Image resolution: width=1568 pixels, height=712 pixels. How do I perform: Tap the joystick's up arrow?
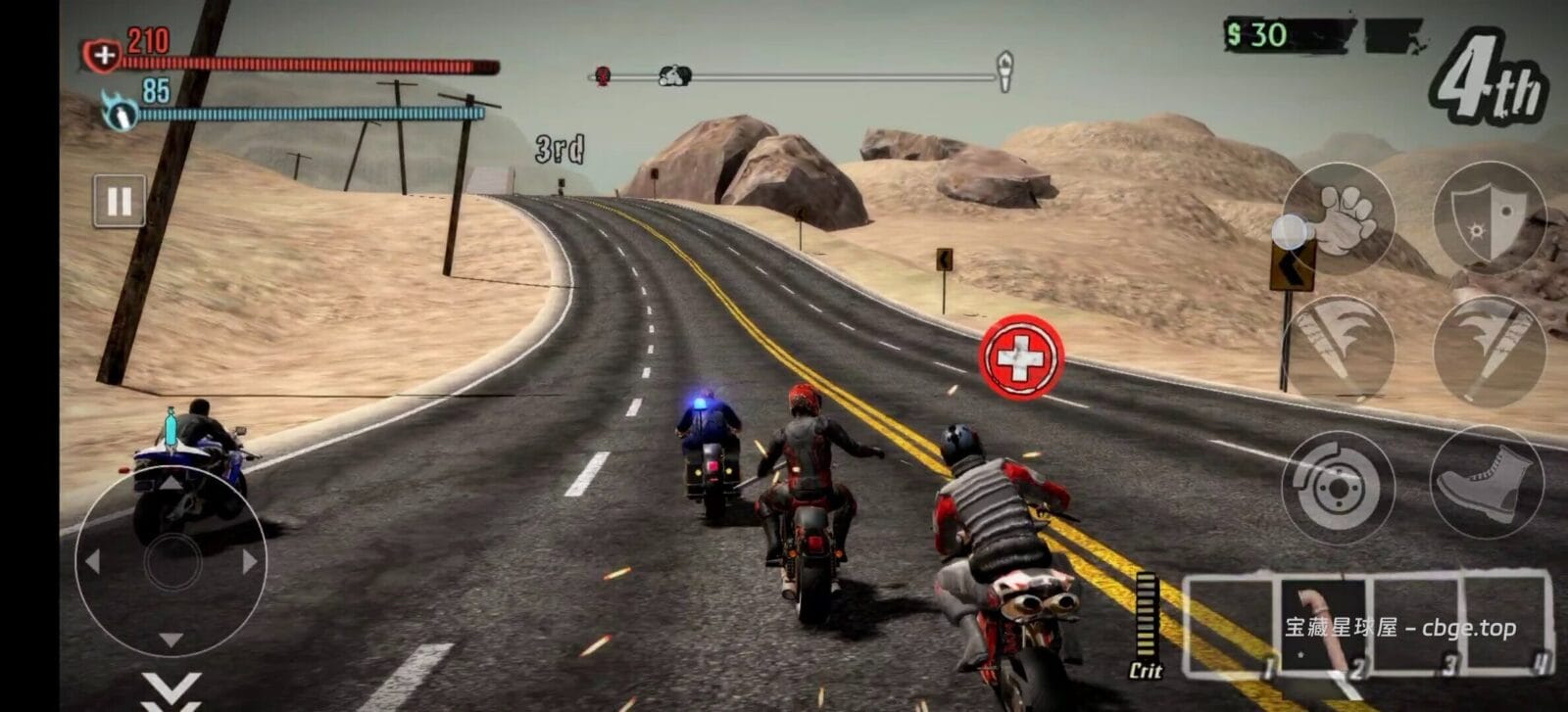point(171,482)
